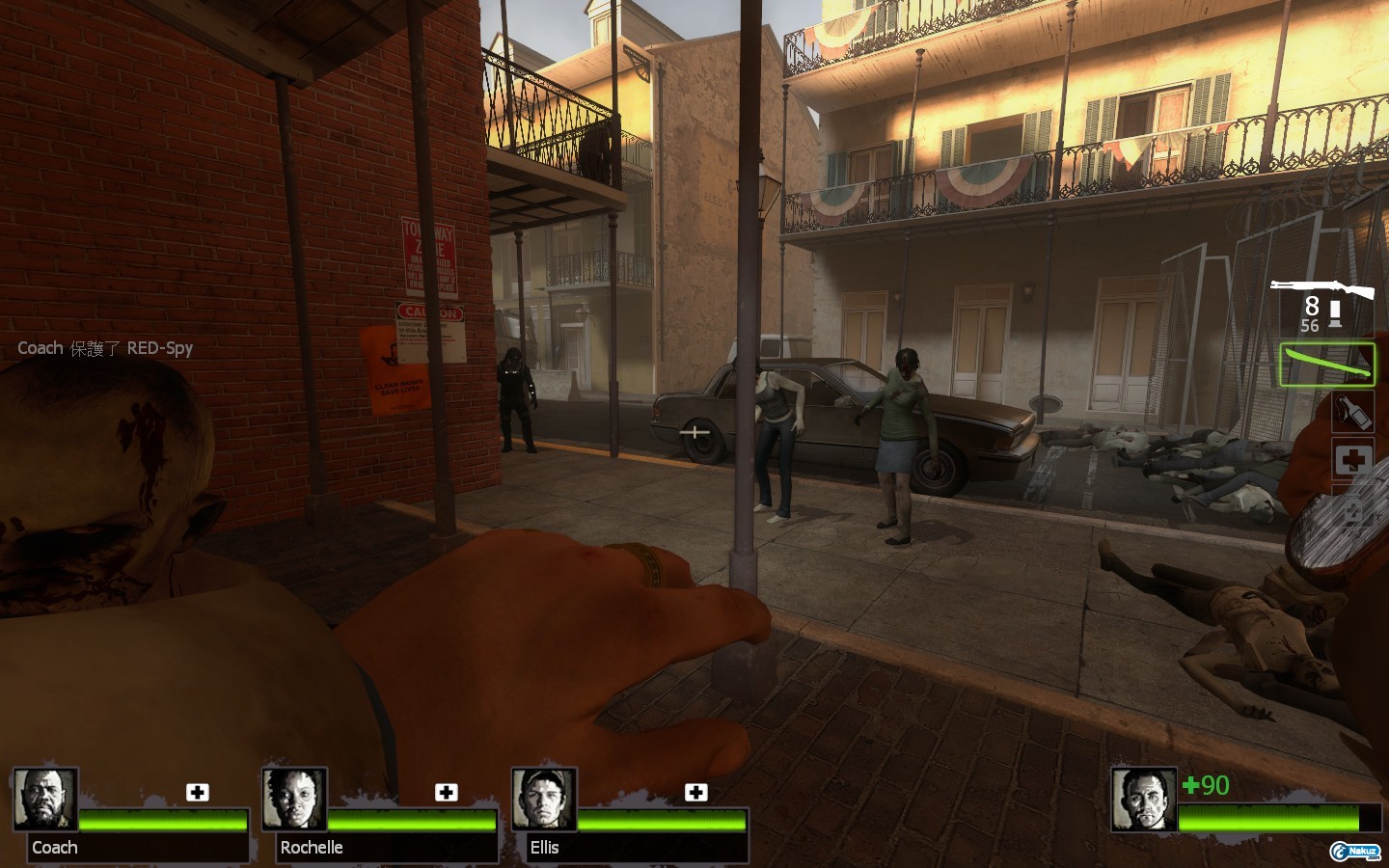
Task: Click the medkit icon above Coach's health
Action: pos(198,792)
